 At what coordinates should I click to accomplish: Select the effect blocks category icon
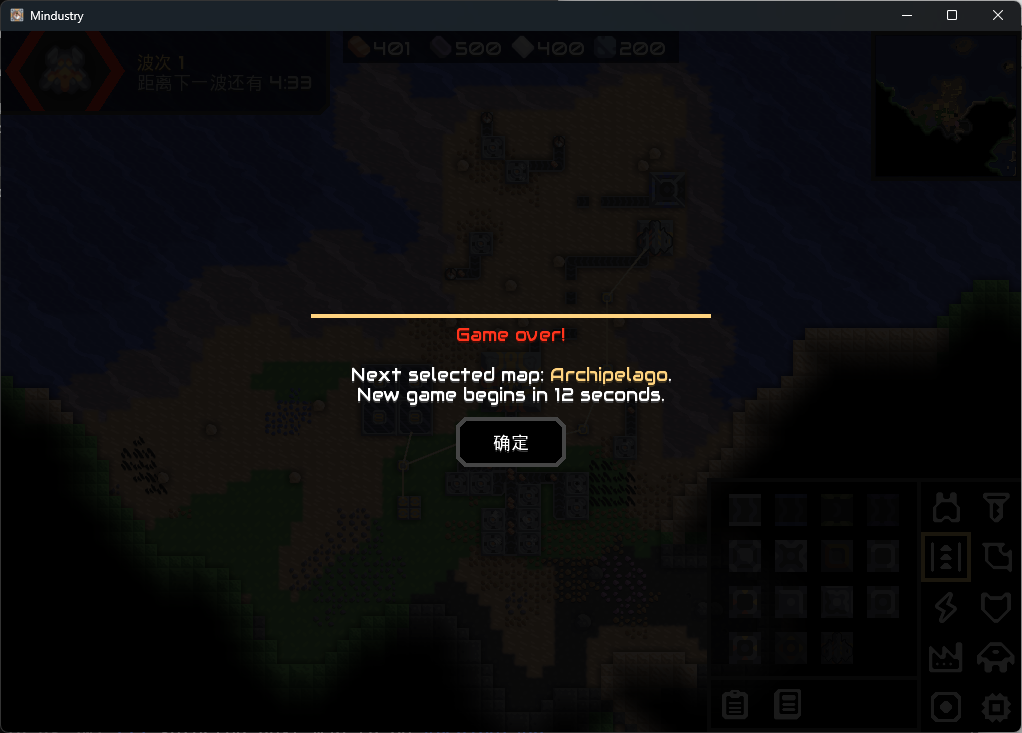pos(946,707)
